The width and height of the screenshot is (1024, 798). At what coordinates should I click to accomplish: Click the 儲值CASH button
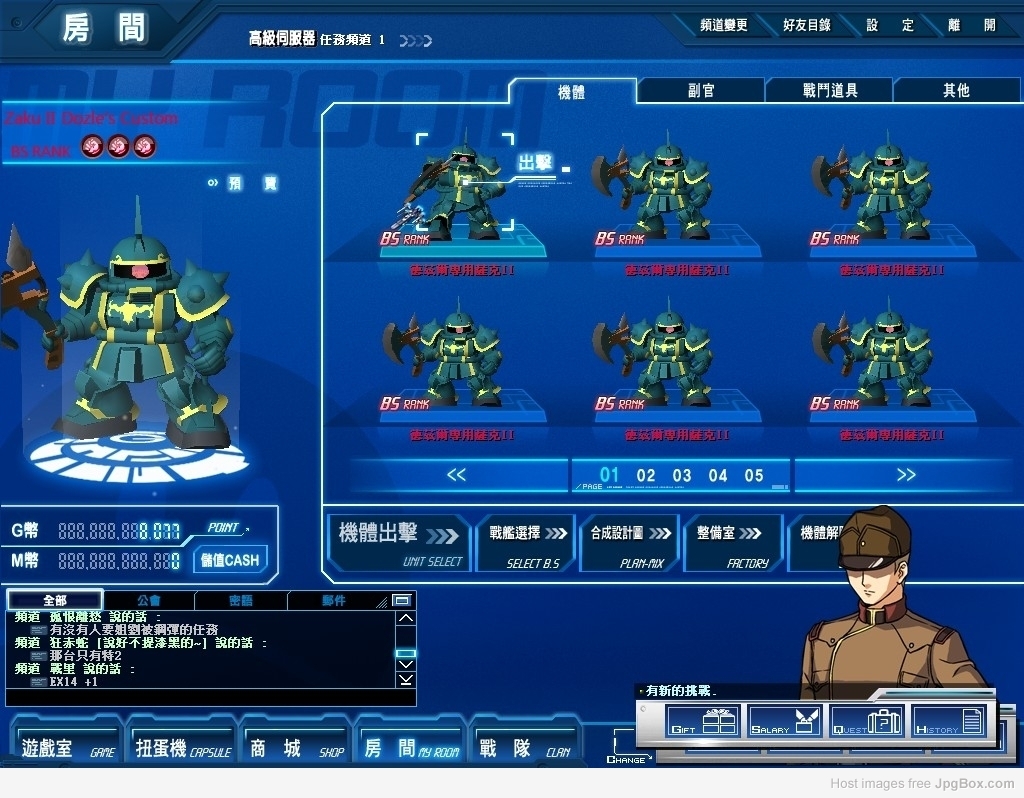[229, 560]
